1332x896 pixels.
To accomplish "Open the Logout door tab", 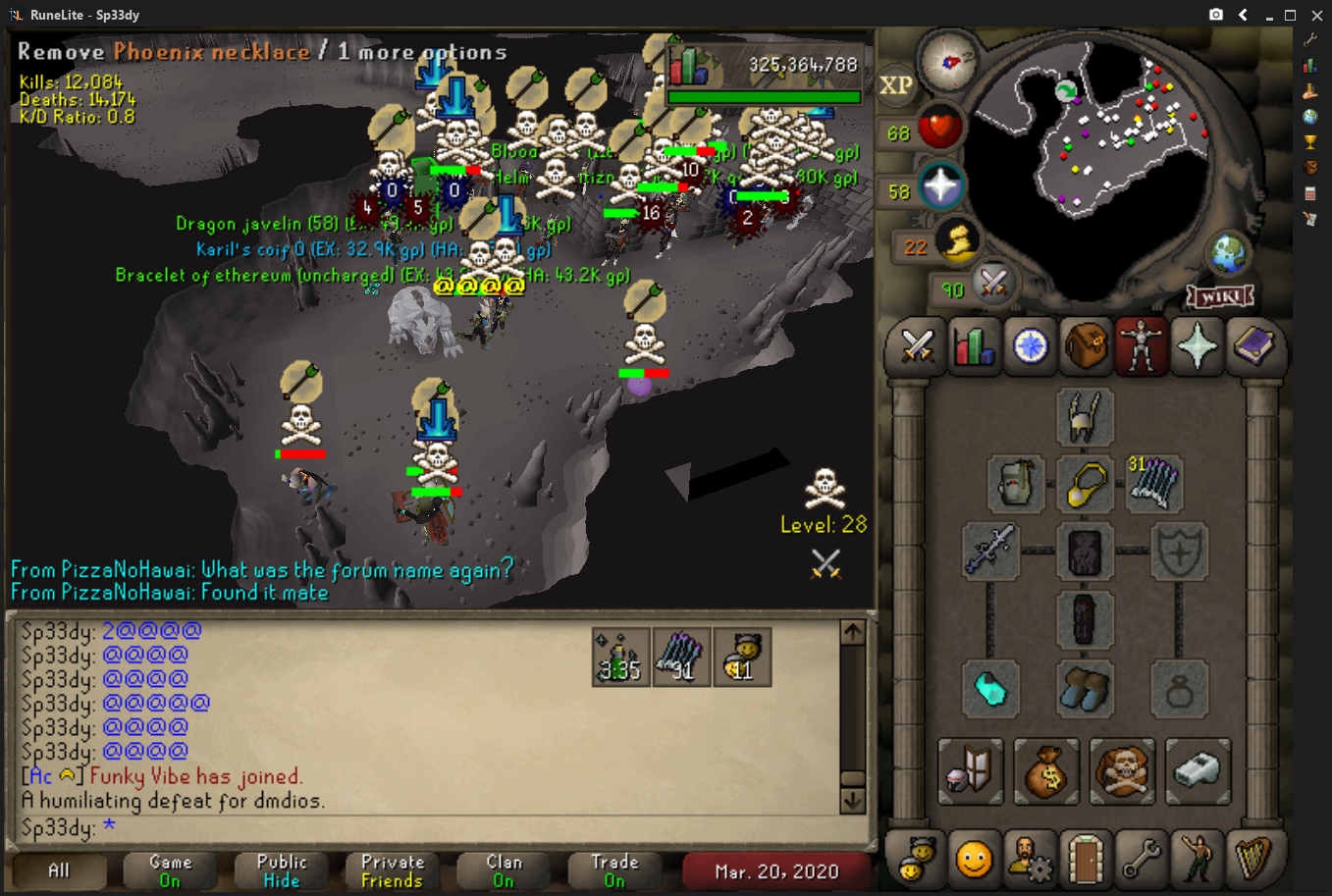I will click(x=1085, y=860).
